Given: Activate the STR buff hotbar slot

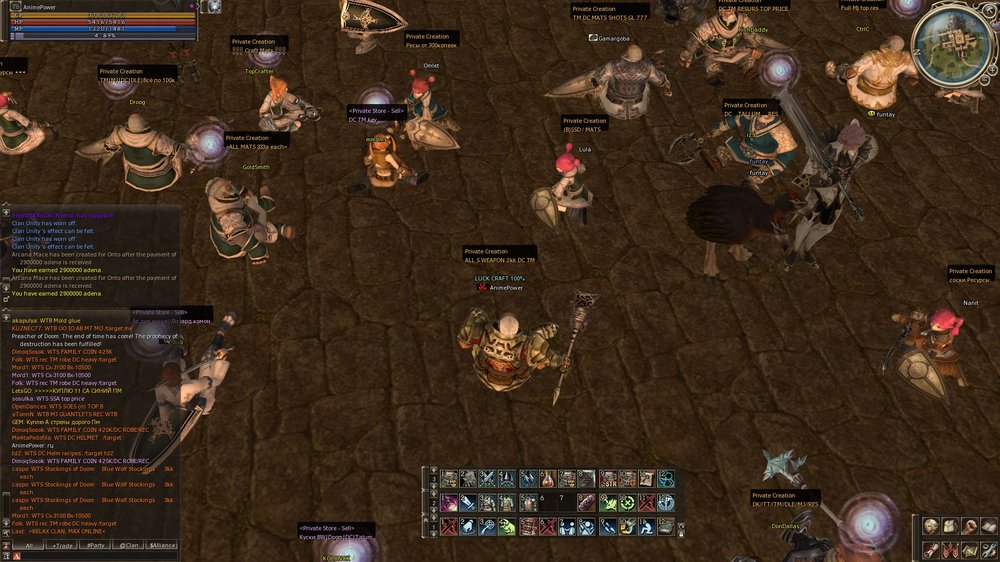Looking at the screenshot, I should (607, 479).
